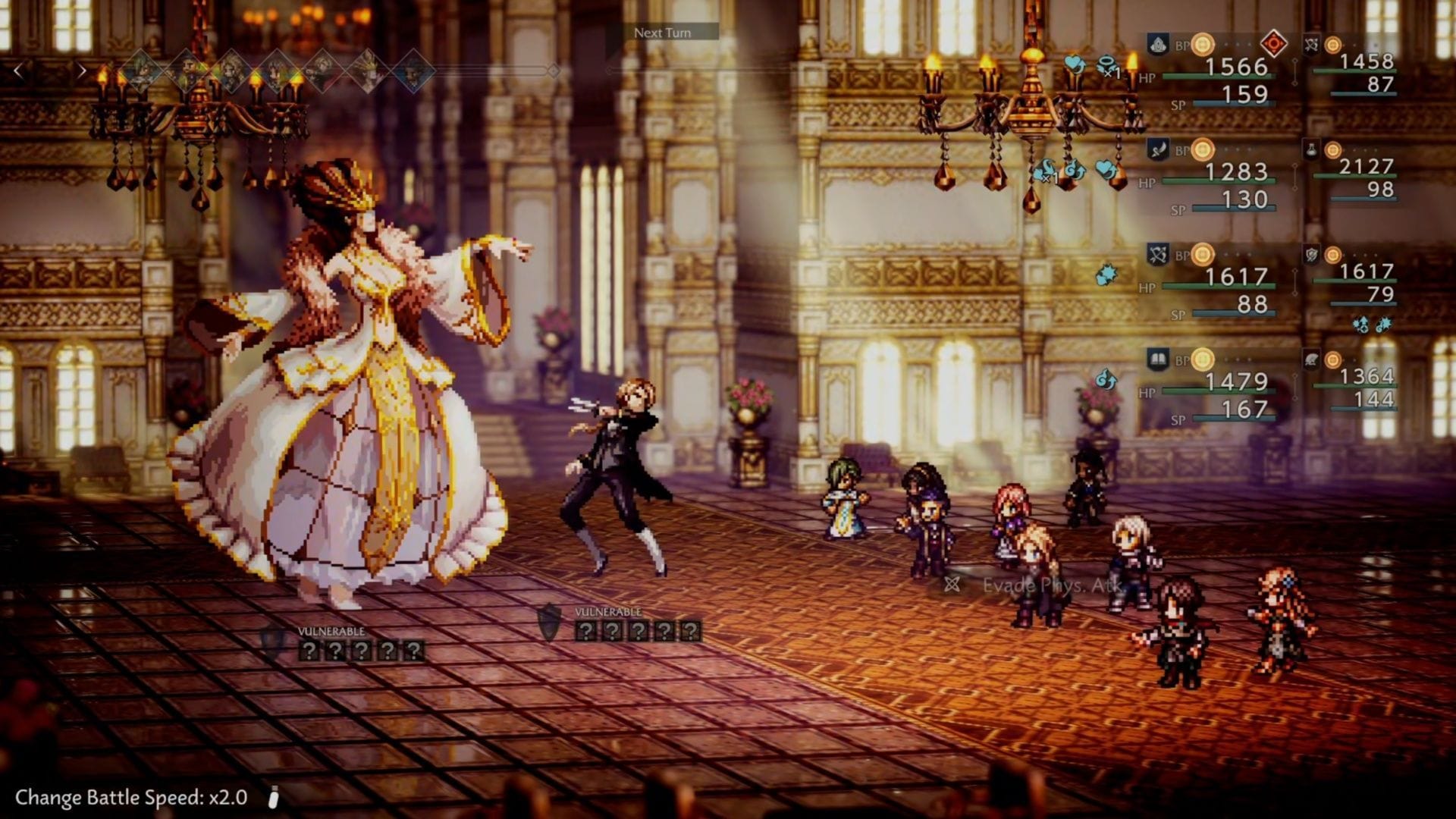Viewport: 1456px width, 819px height.
Task: Expand the left arrow on the turn order bar
Action: click(x=18, y=71)
